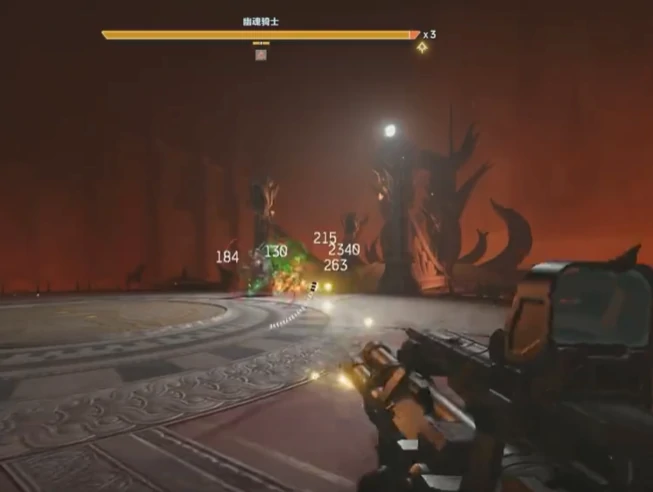Click the gold diamond emblem beside the x3 counter
This screenshot has width=653, height=492.
pyautogui.click(x=422, y=47)
